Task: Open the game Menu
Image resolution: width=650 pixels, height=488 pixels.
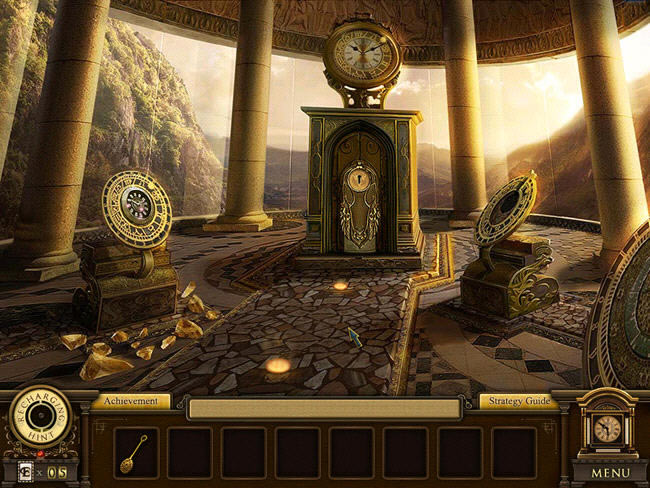Action: coord(610,472)
